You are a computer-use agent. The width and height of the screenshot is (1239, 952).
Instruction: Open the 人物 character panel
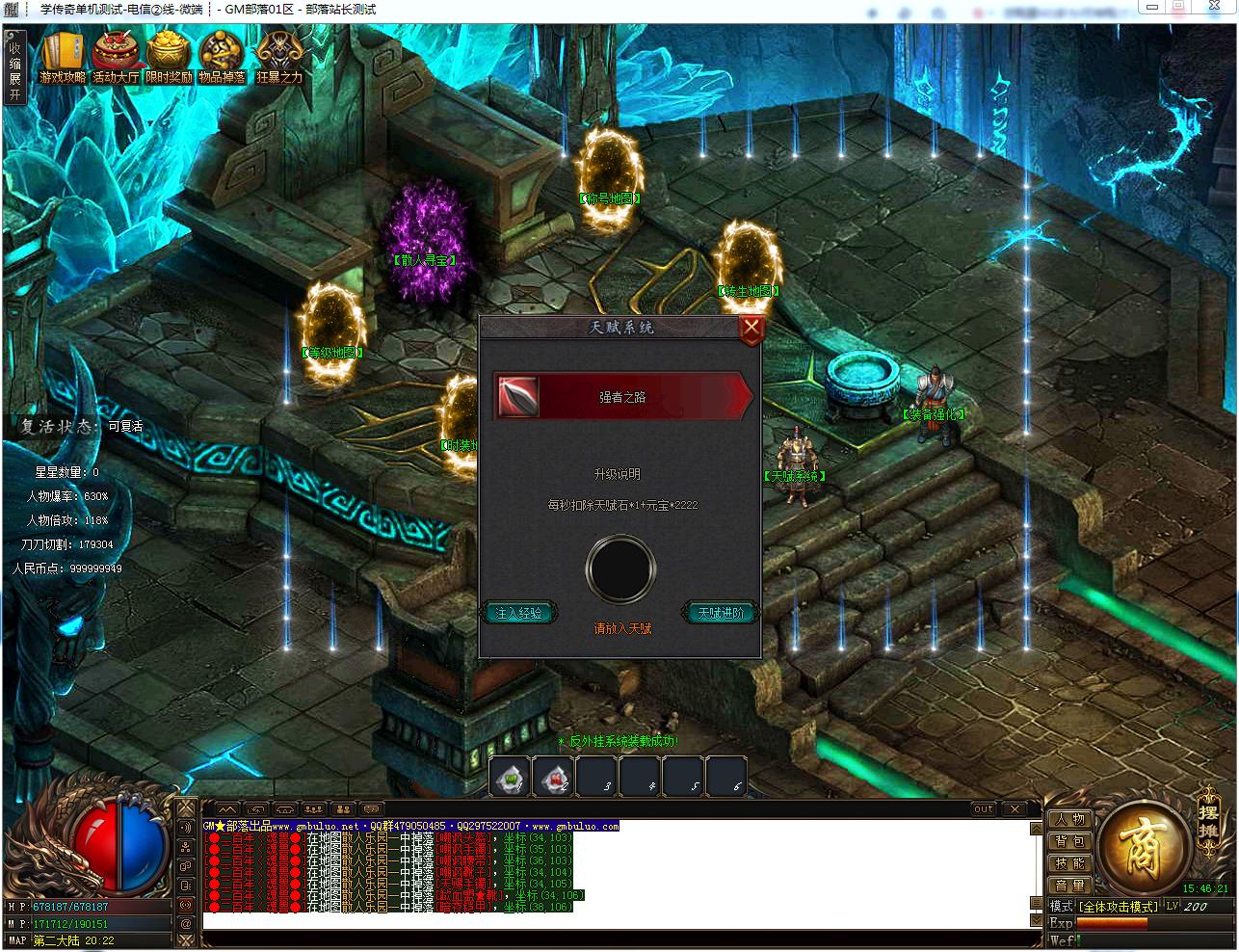pyautogui.click(x=1069, y=819)
